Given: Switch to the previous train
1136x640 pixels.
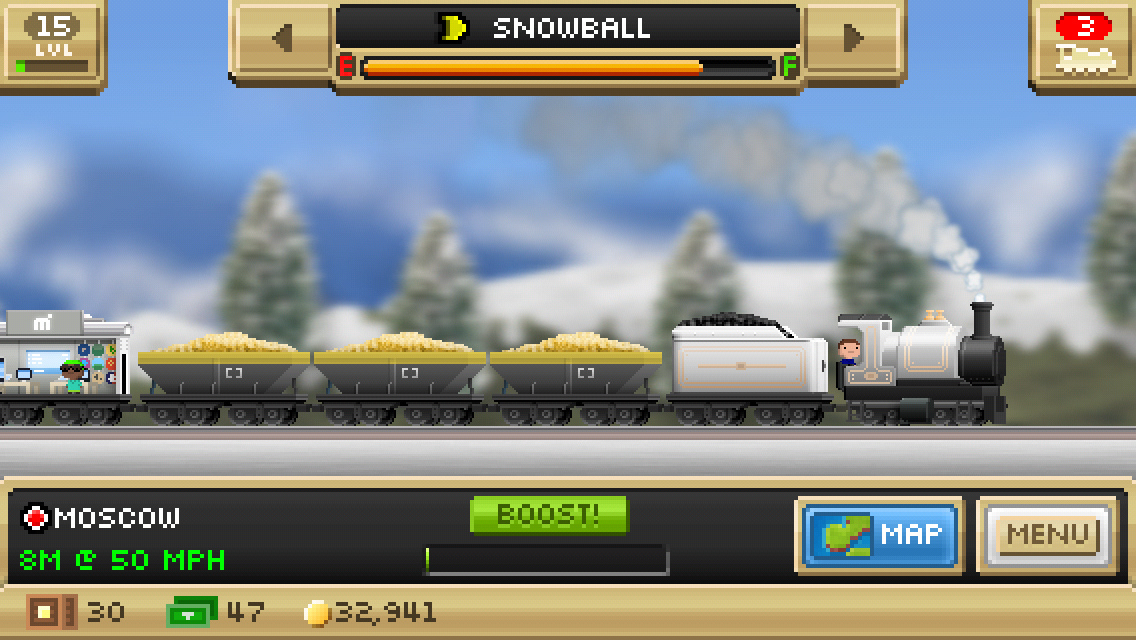Looking at the screenshot, I should point(282,39).
